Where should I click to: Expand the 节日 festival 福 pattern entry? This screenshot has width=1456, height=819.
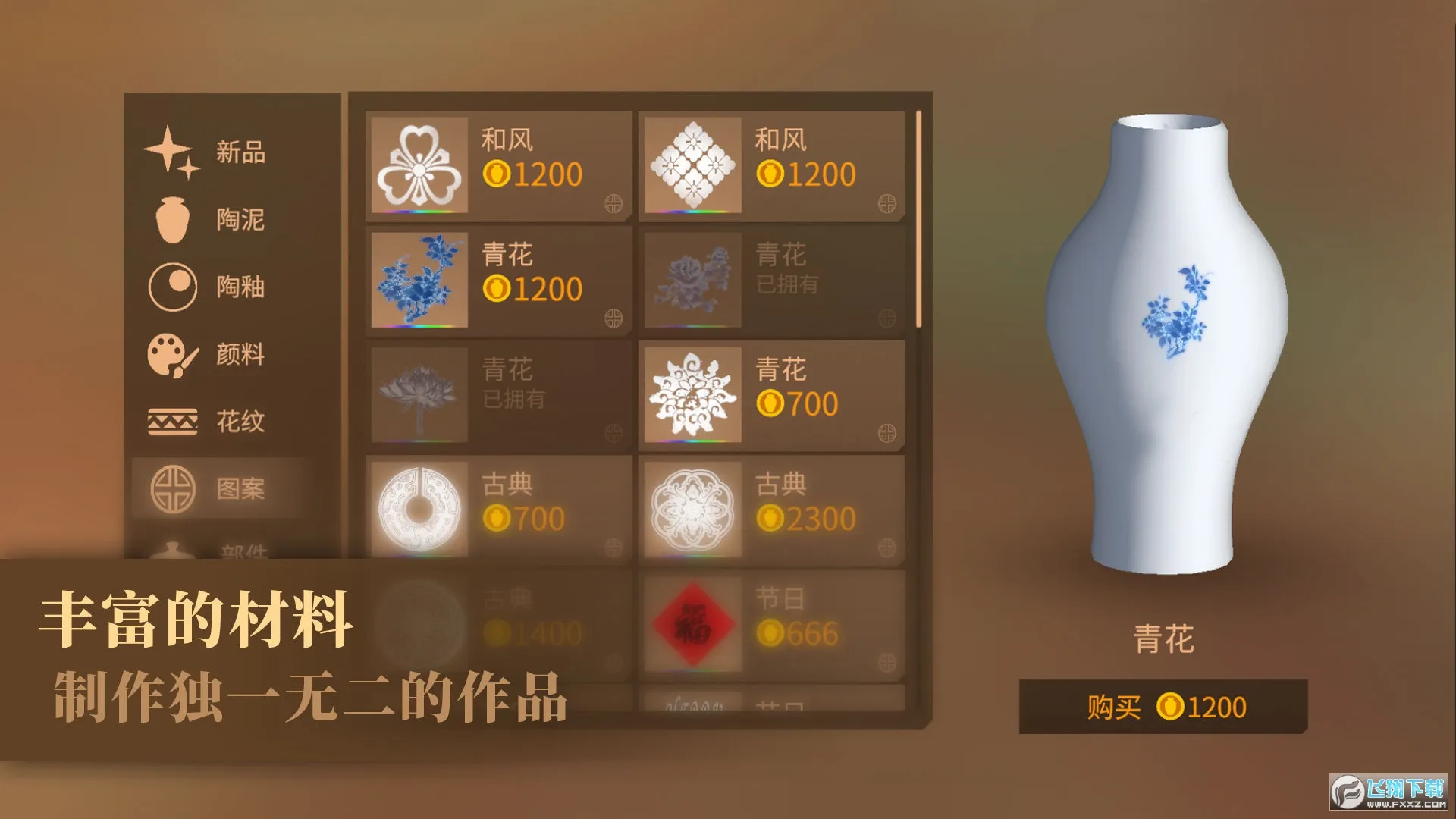(695, 623)
